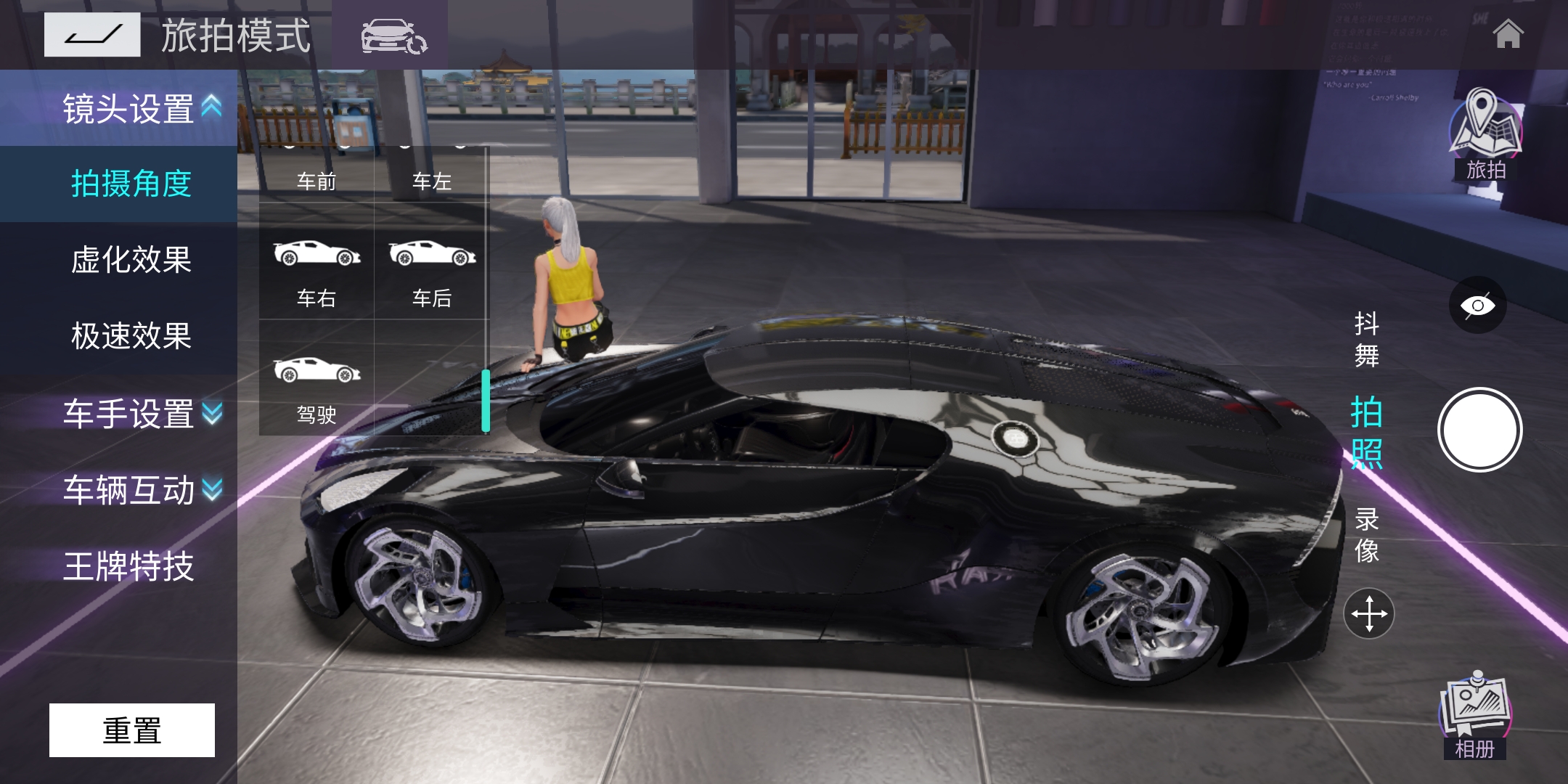Screen dimensions: 1568x784
Task: Choose the 车右 camera angle
Action: (x=317, y=271)
